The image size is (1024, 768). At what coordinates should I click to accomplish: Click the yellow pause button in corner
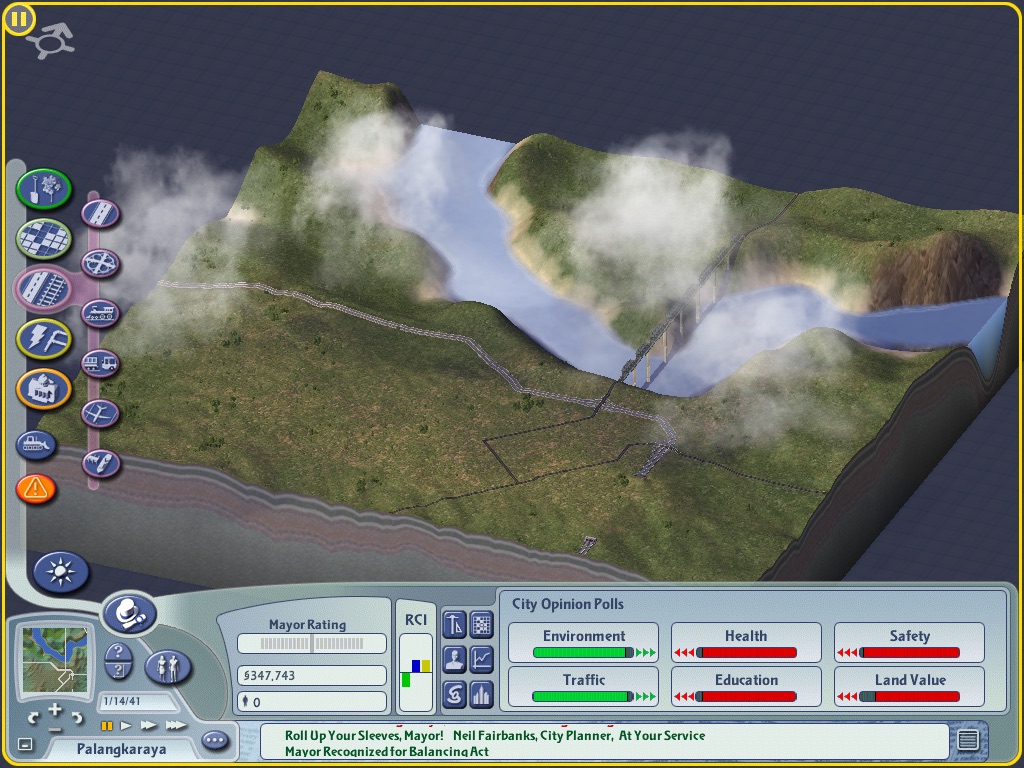19,19
